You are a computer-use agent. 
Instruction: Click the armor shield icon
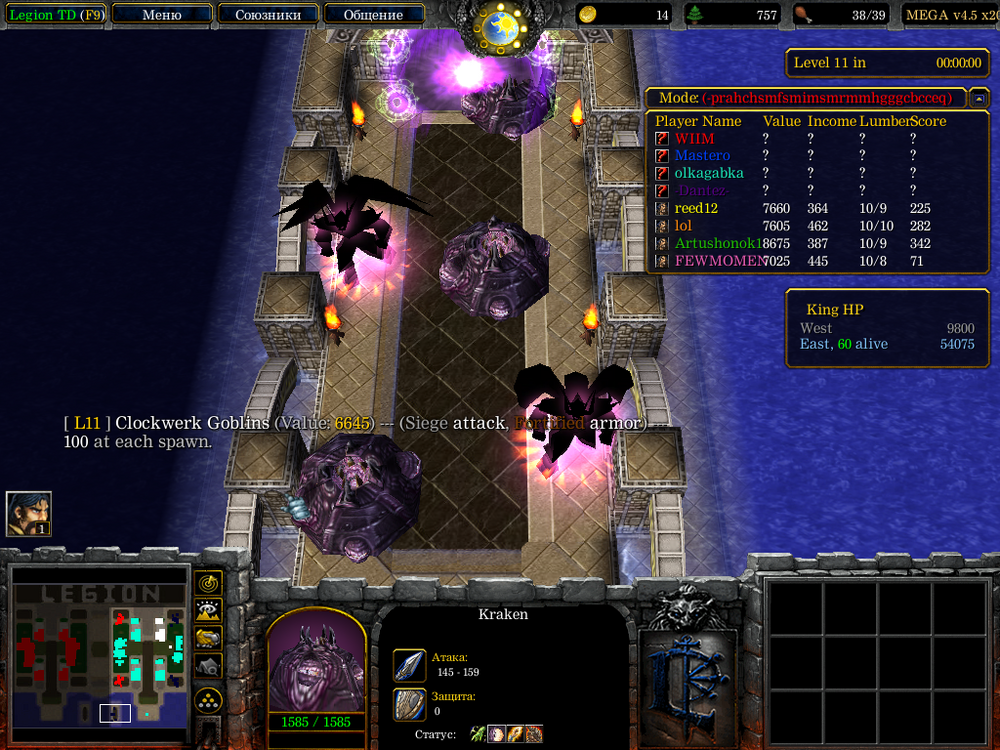pyautogui.click(x=410, y=703)
